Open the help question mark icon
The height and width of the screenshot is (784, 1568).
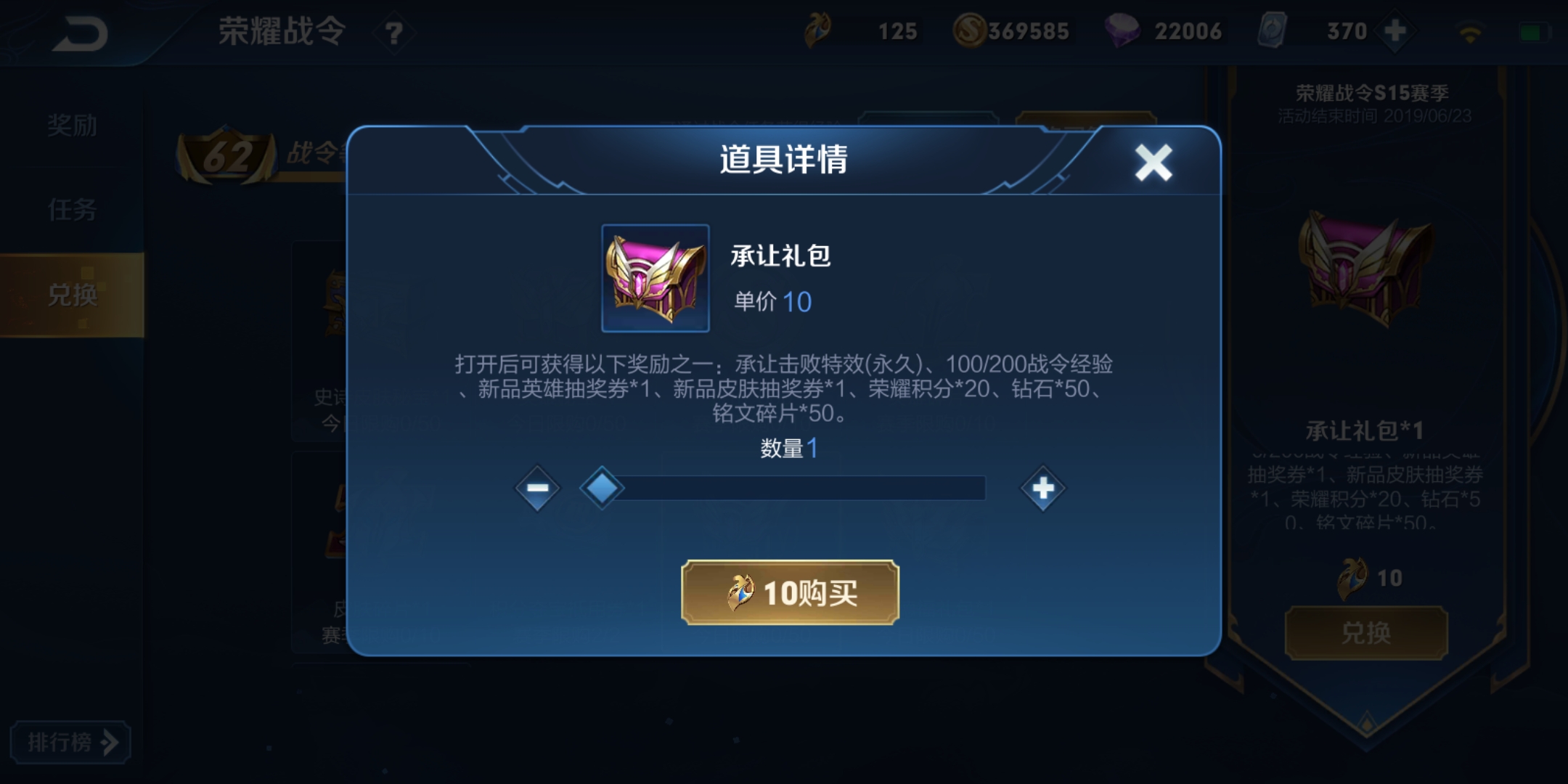393,33
